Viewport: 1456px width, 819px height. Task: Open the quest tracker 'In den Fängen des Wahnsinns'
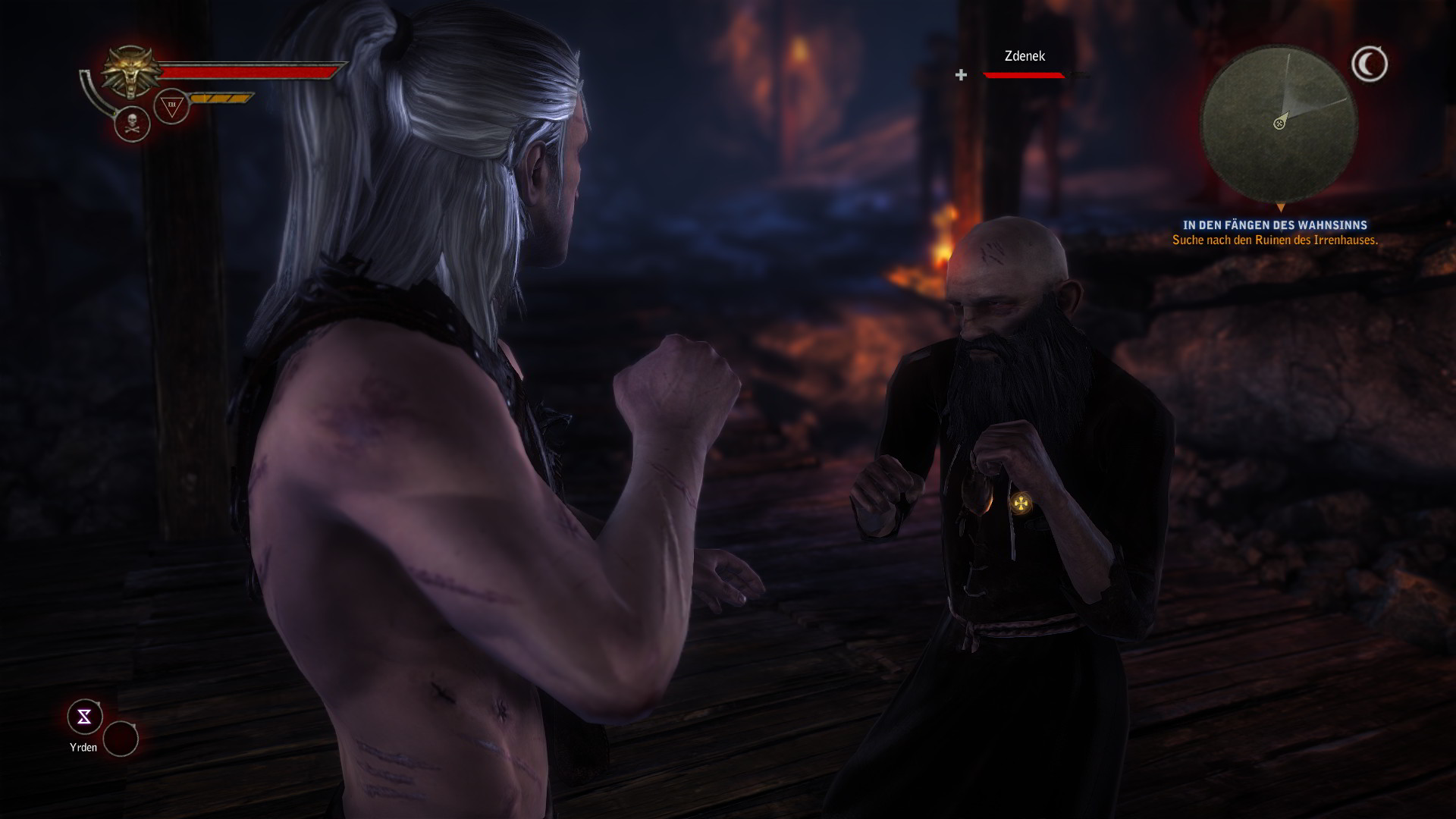(x=1275, y=225)
